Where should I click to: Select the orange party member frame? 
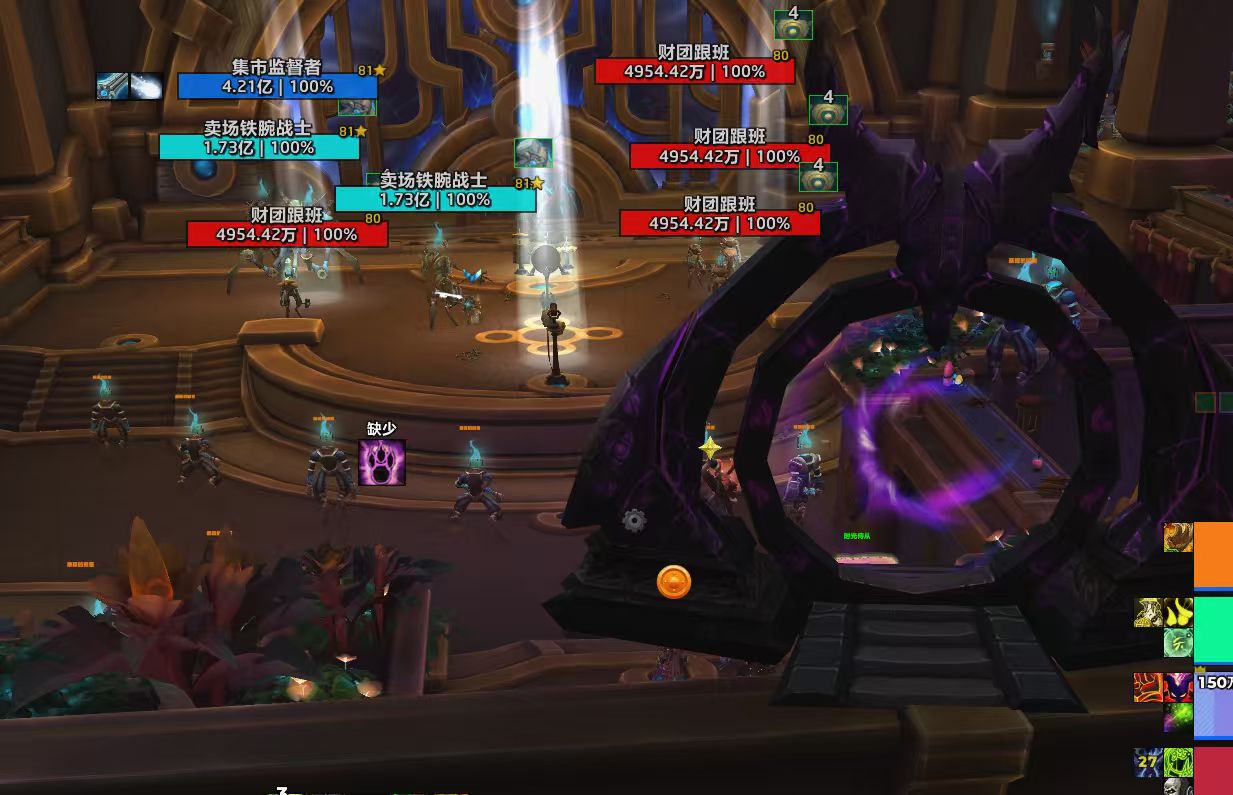point(1213,554)
